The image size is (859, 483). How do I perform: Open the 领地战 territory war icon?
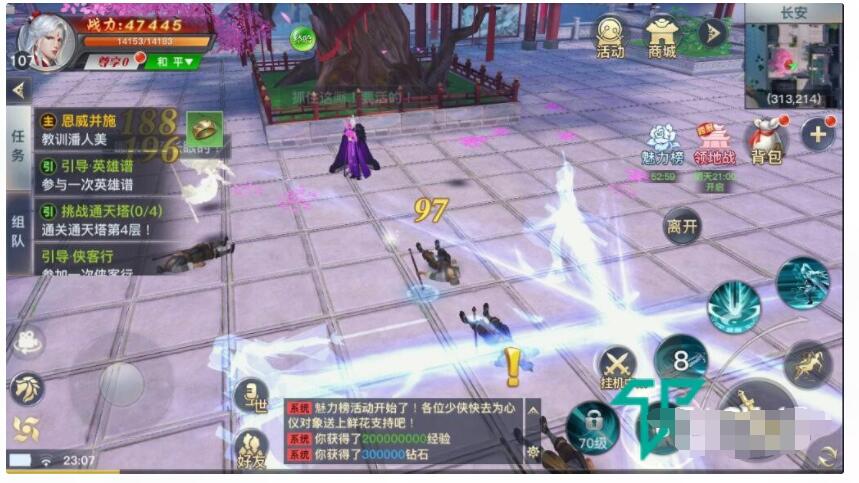coord(713,145)
